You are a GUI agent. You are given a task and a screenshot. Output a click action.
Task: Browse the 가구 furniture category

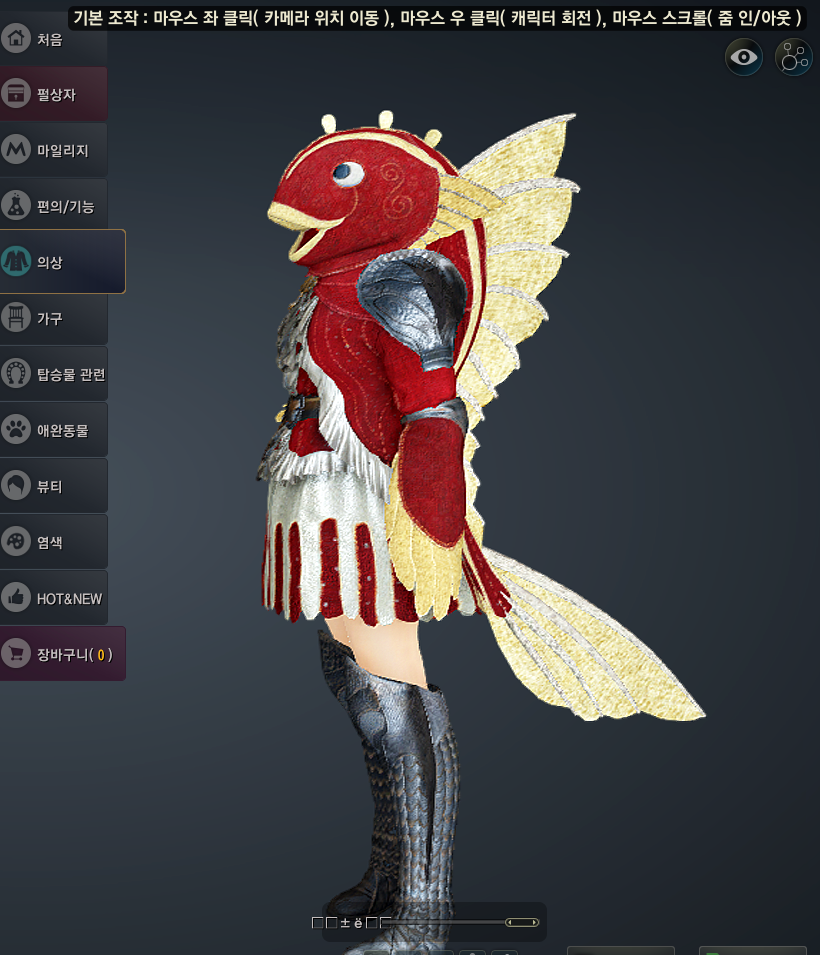(54, 318)
